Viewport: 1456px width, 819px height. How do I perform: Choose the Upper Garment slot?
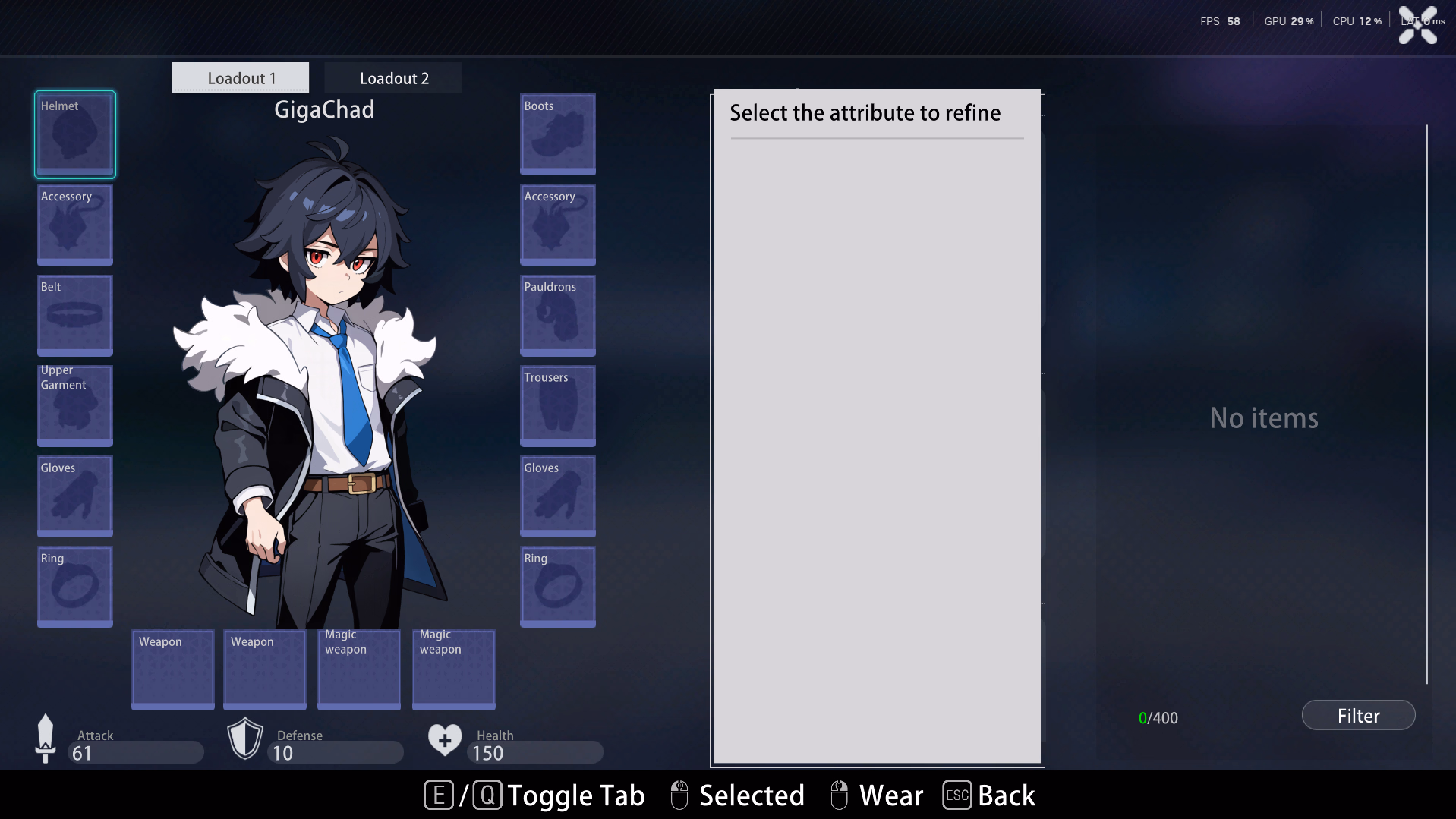[75, 405]
